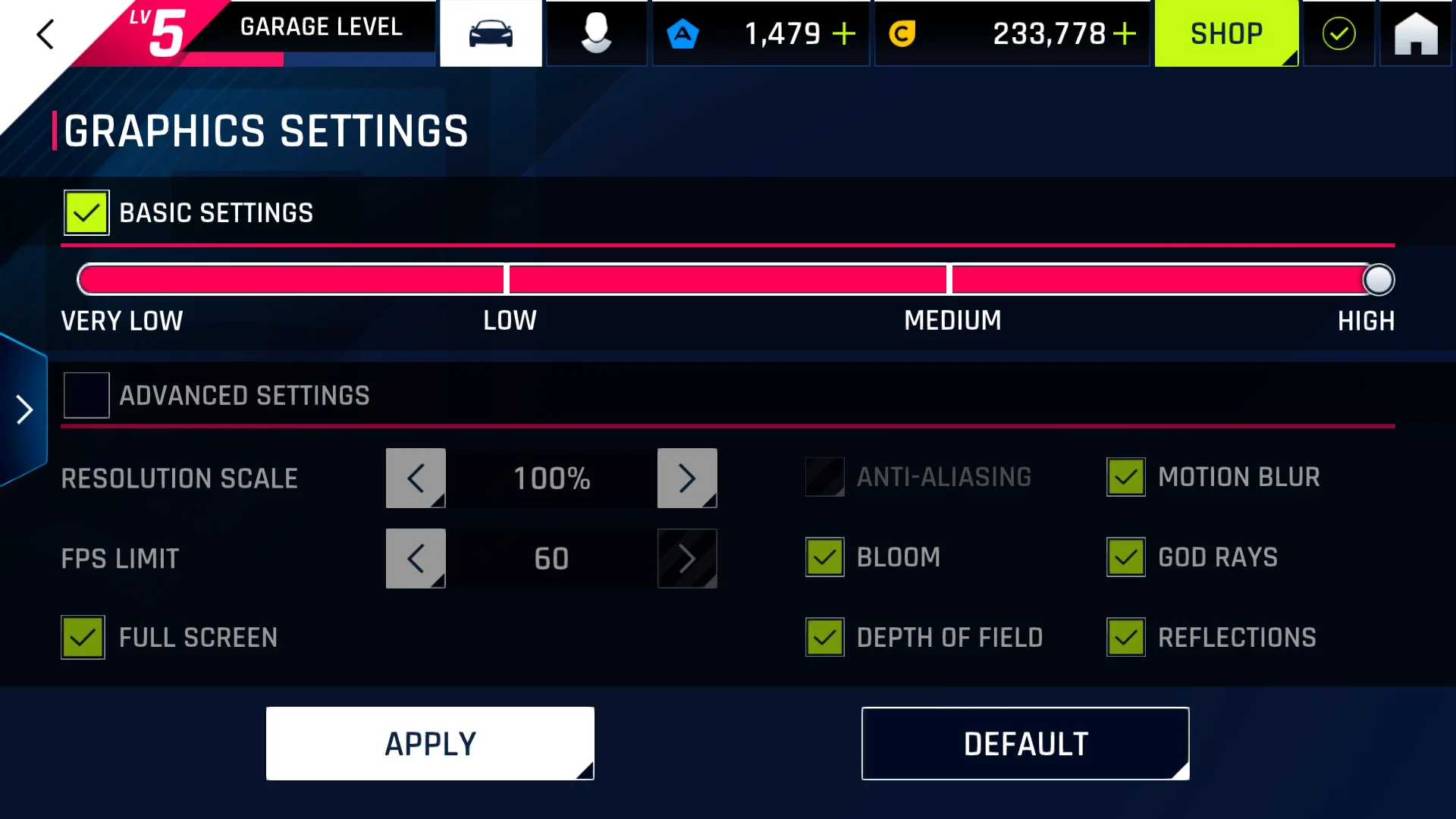
Task: Toggle the Bloom checkbox
Action: (x=825, y=557)
